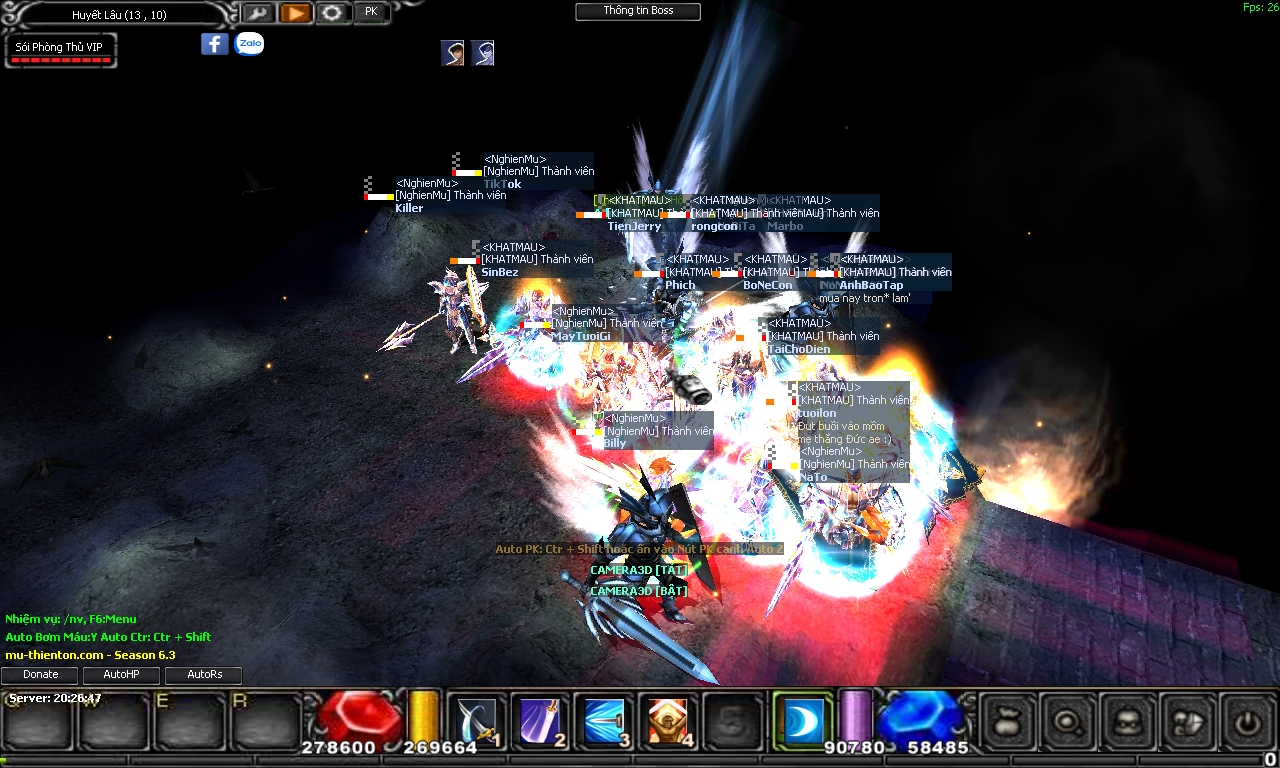Toggle the AutoHP button
Screen dimensions: 1280x768
click(121, 675)
